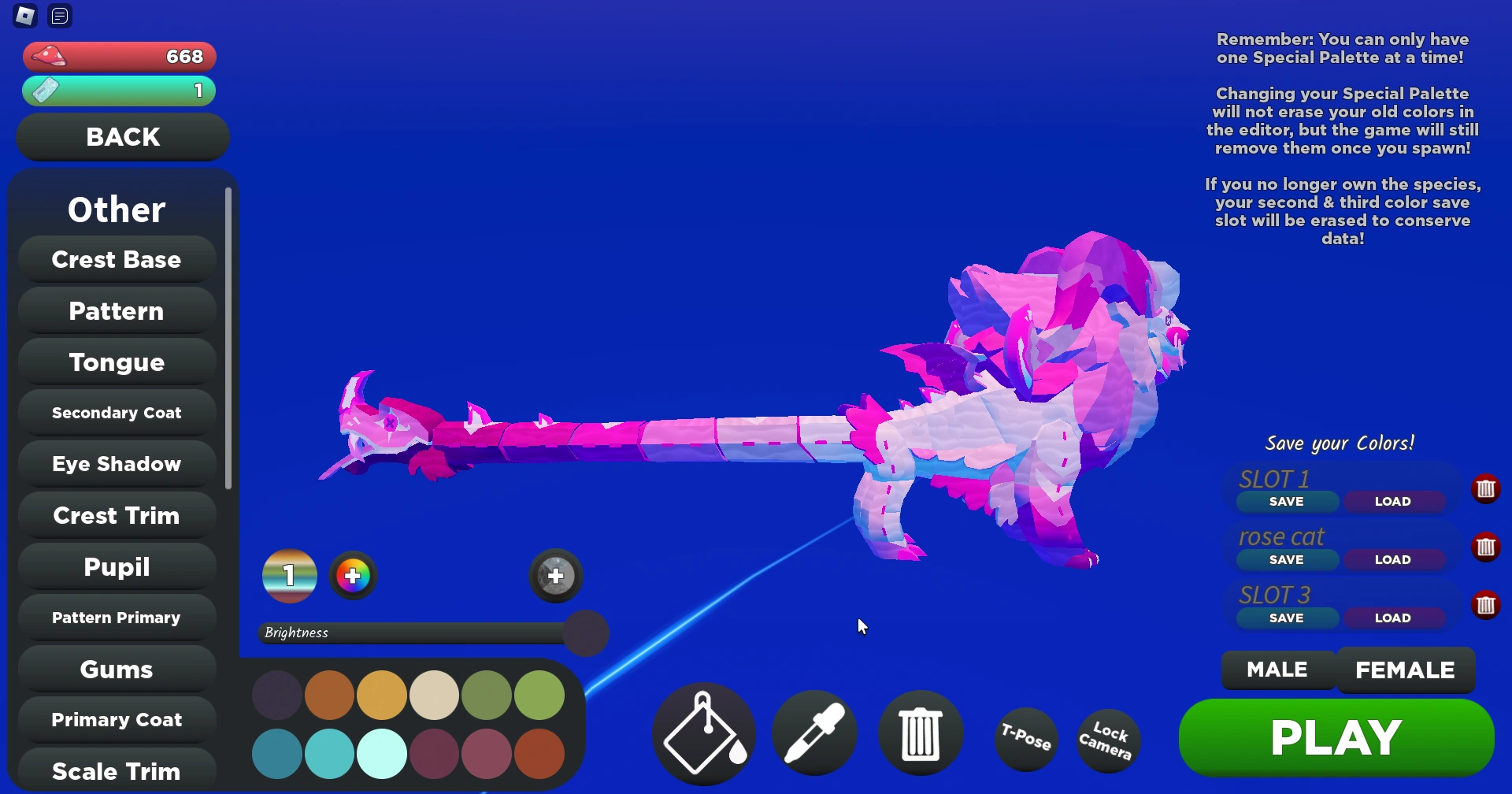1512x794 pixels.
Task: Delete the rose cat save slot
Action: point(1487,547)
